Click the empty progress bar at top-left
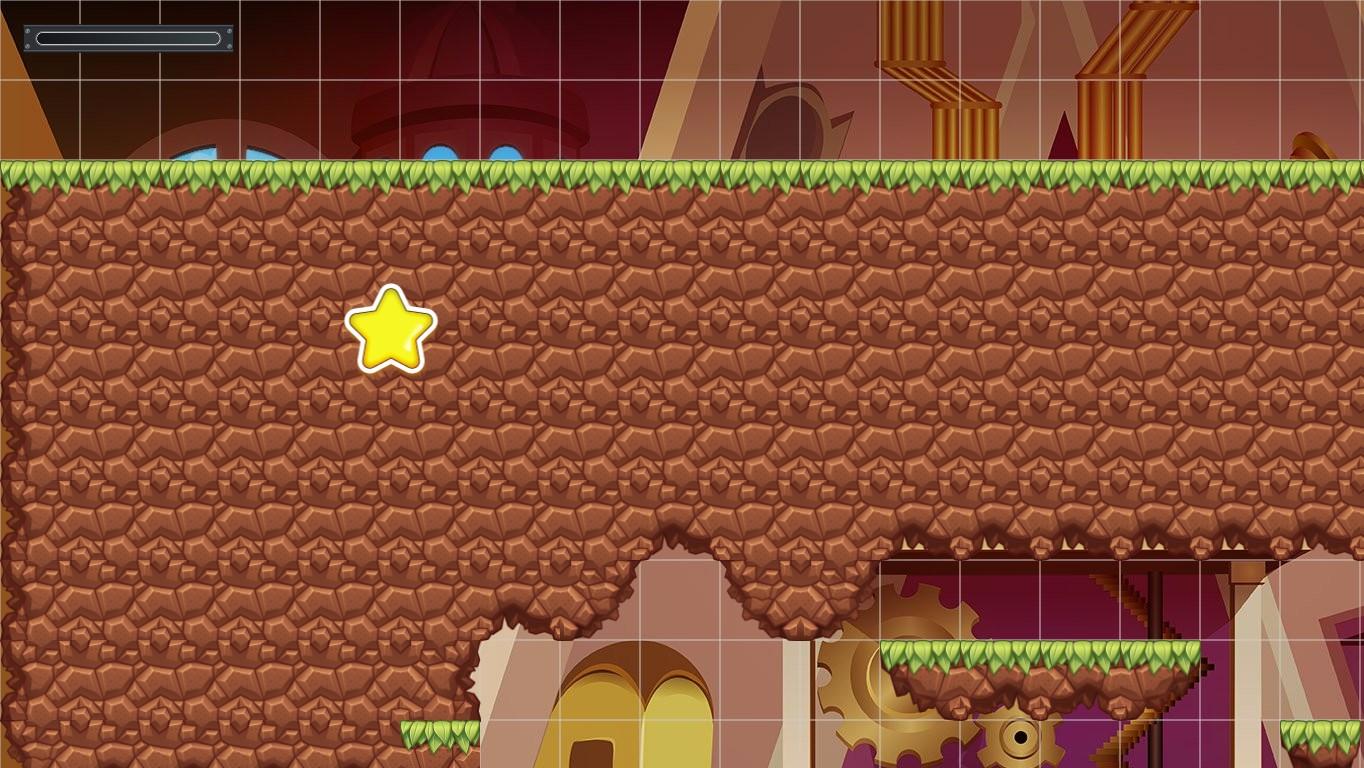This screenshot has width=1364, height=768. pyautogui.click(x=127, y=38)
